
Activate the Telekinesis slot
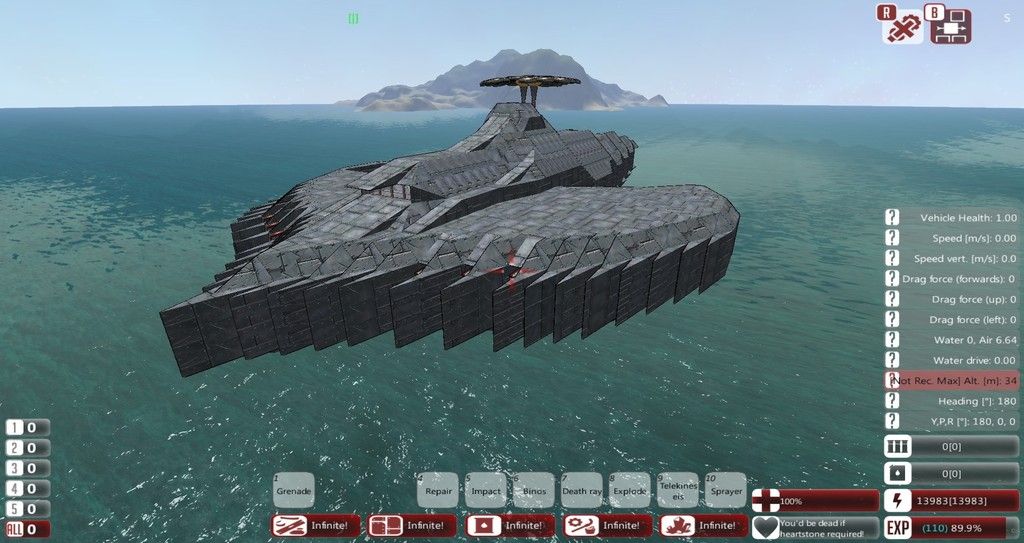pyautogui.click(x=678, y=491)
